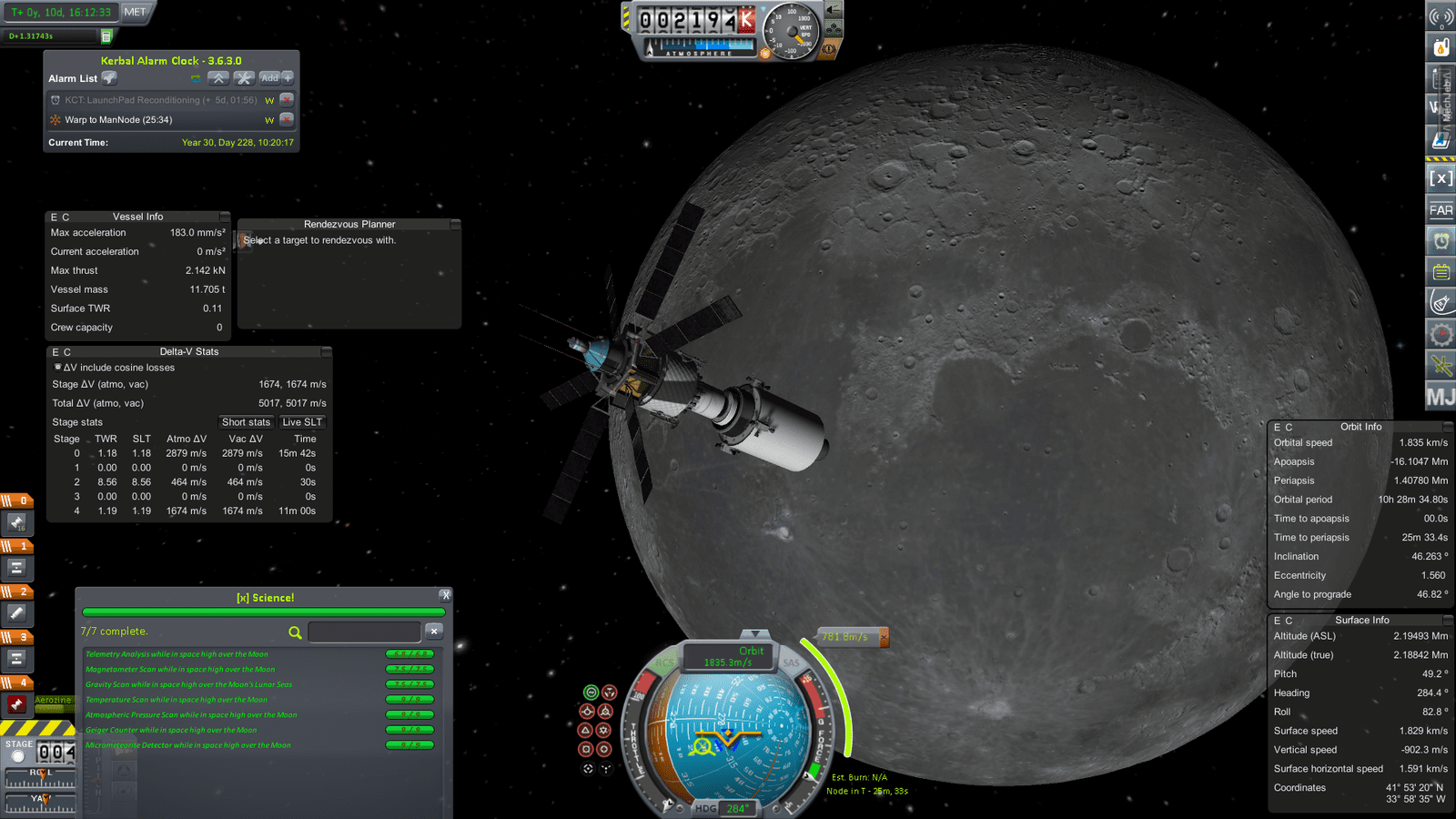Toggle the alarm clock toolbar icon
The width and height of the screenshot is (1456, 819).
point(1441,241)
